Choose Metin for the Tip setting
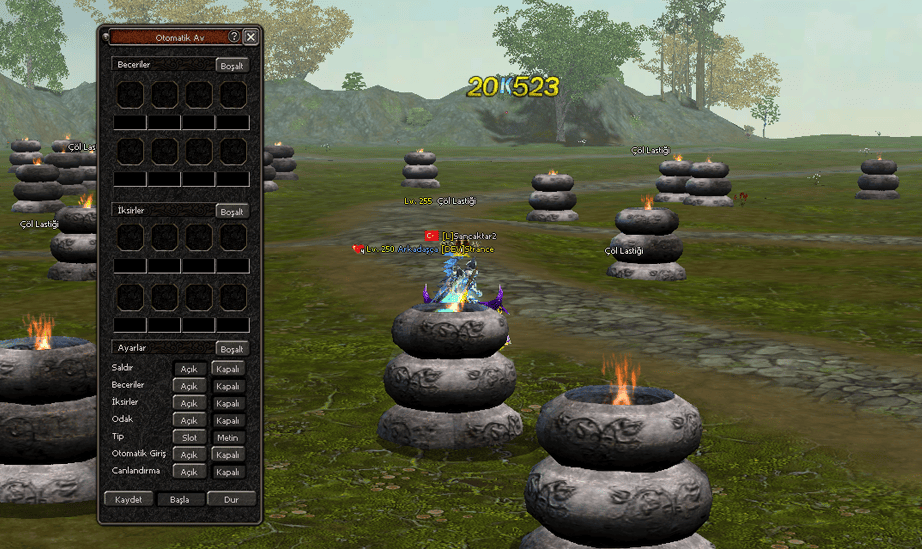Screen dimensions: 922x549 click(x=228, y=437)
